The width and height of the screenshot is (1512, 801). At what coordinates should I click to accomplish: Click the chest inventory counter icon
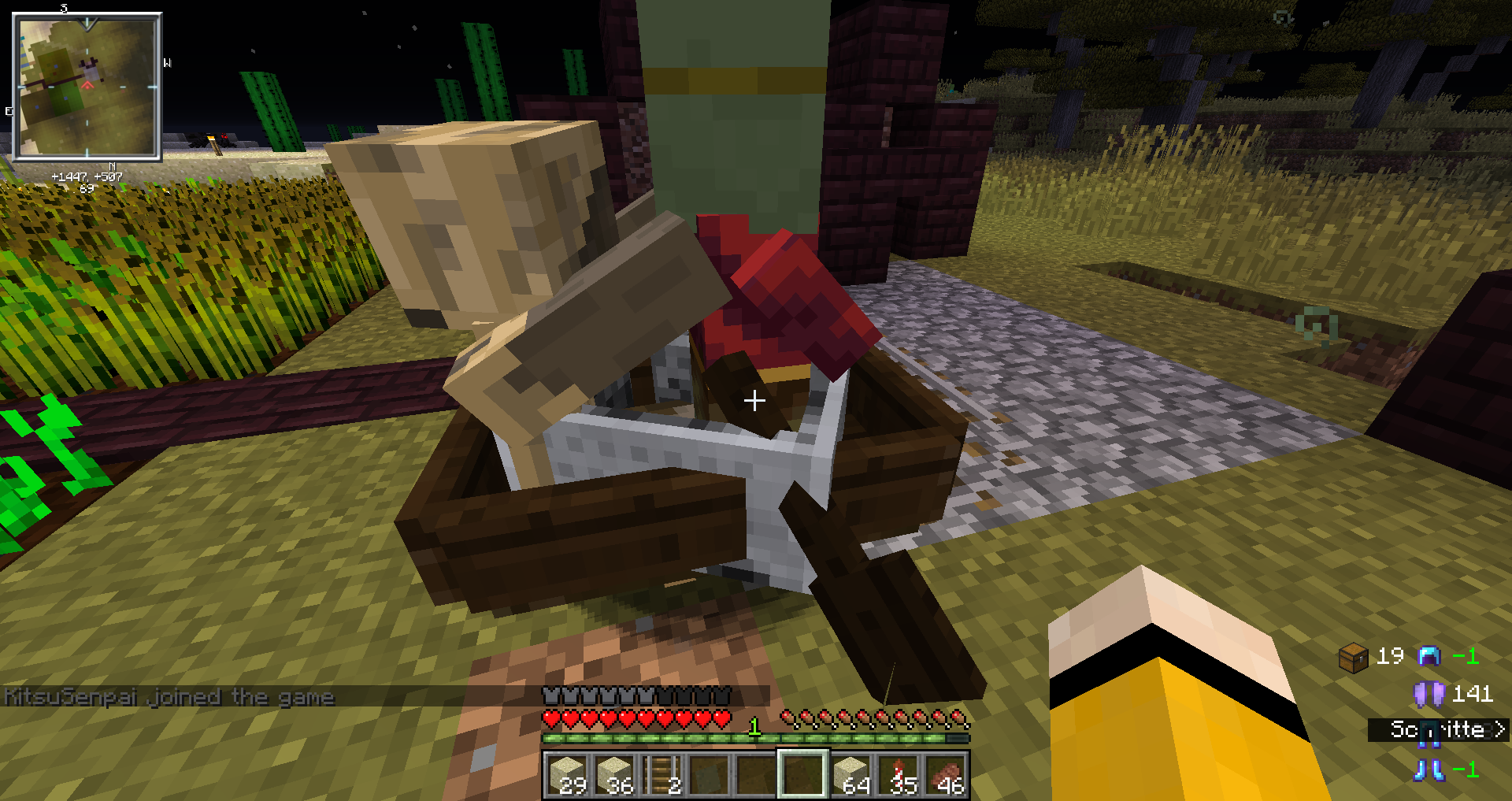click(1353, 657)
